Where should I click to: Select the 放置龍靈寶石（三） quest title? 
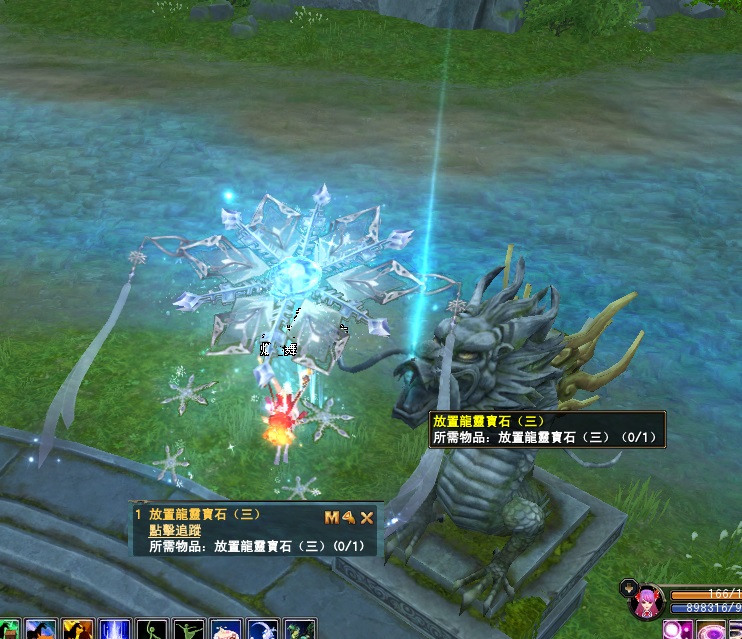(x=204, y=514)
